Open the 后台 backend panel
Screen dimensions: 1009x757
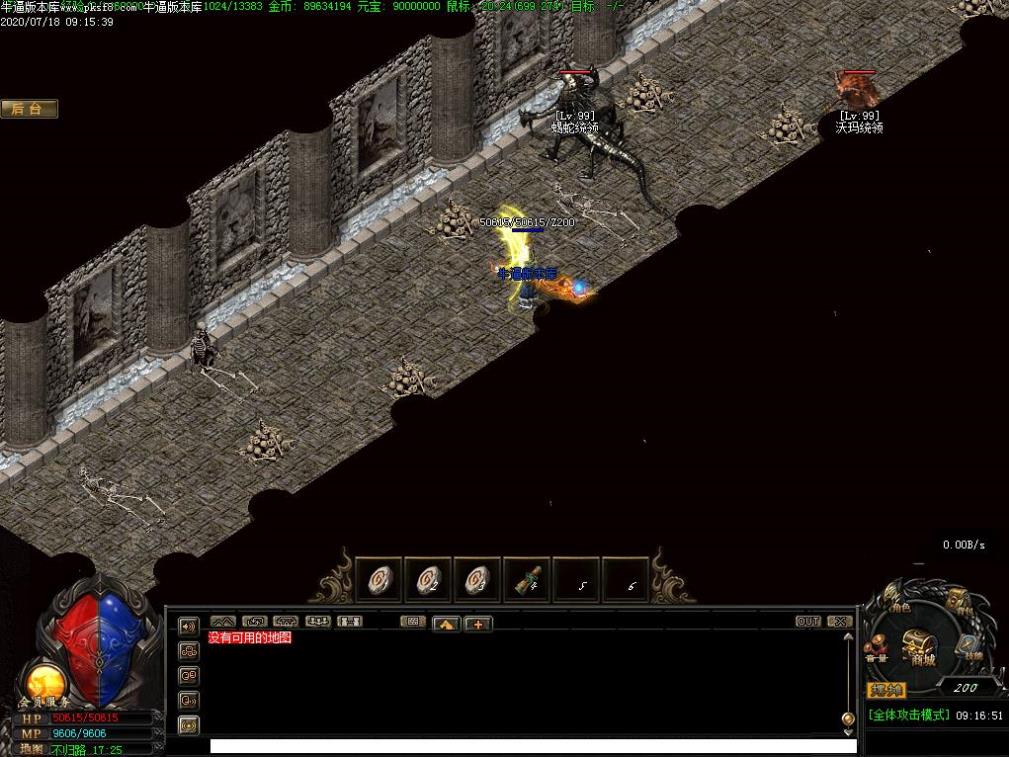tap(29, 109)
